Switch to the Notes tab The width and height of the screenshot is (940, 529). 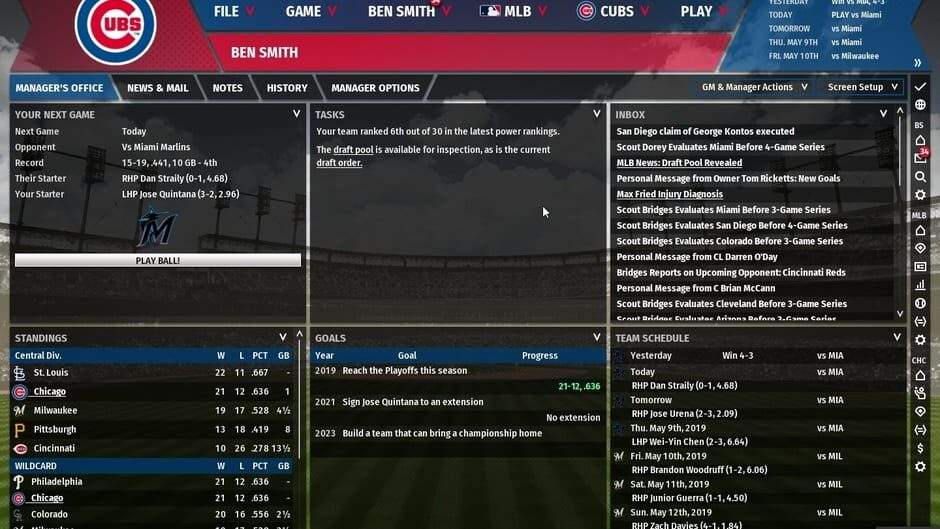pos(227,88)
